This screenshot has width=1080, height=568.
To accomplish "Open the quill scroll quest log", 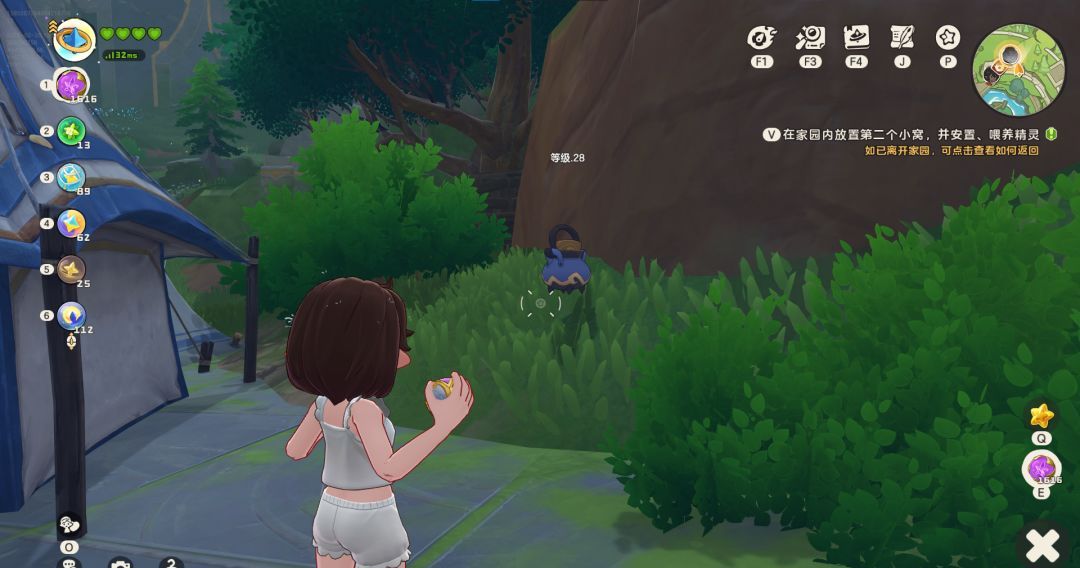I will tap(902, 38).
